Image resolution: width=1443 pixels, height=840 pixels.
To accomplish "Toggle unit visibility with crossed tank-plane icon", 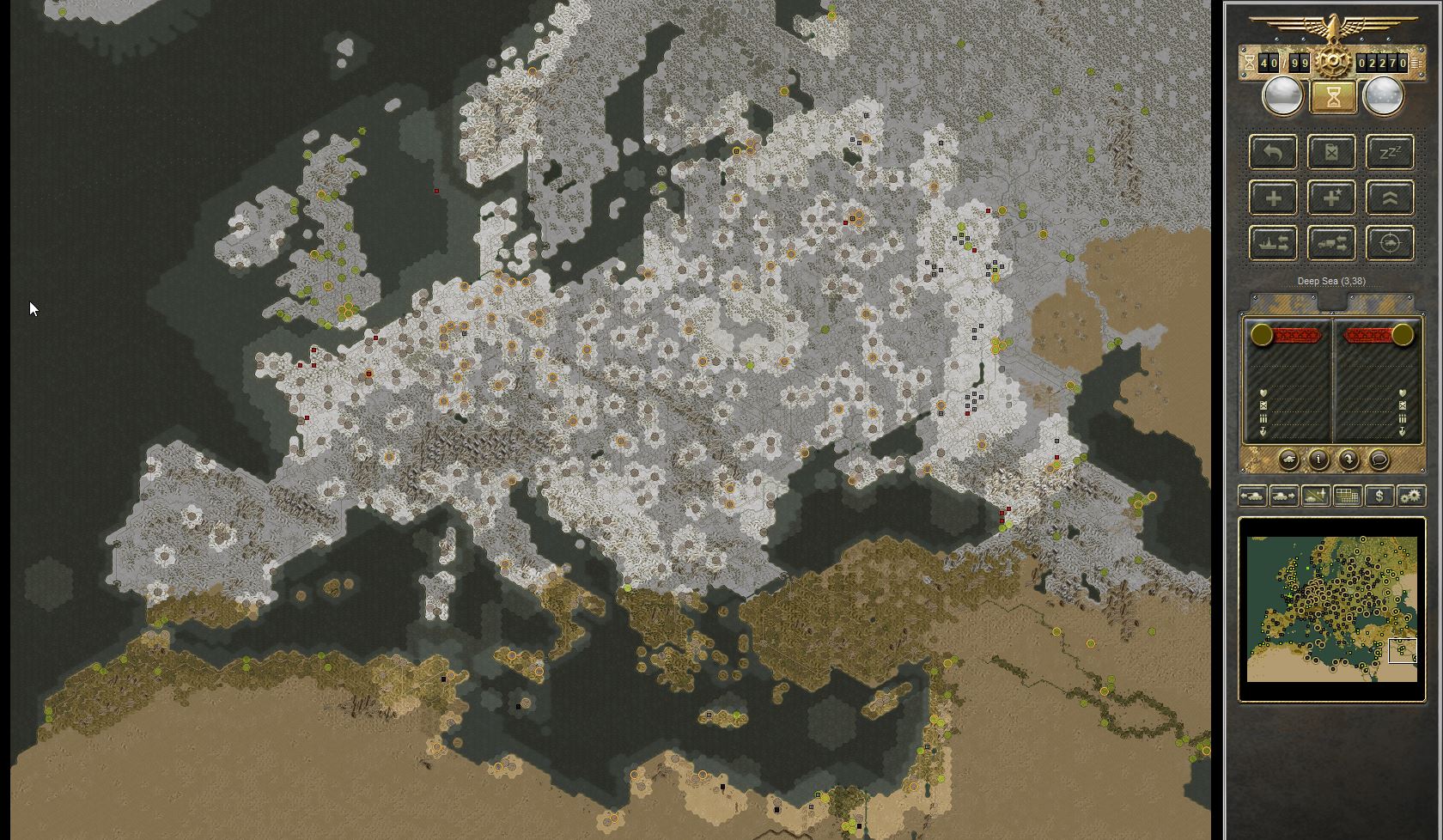I will pos(1315,496).
